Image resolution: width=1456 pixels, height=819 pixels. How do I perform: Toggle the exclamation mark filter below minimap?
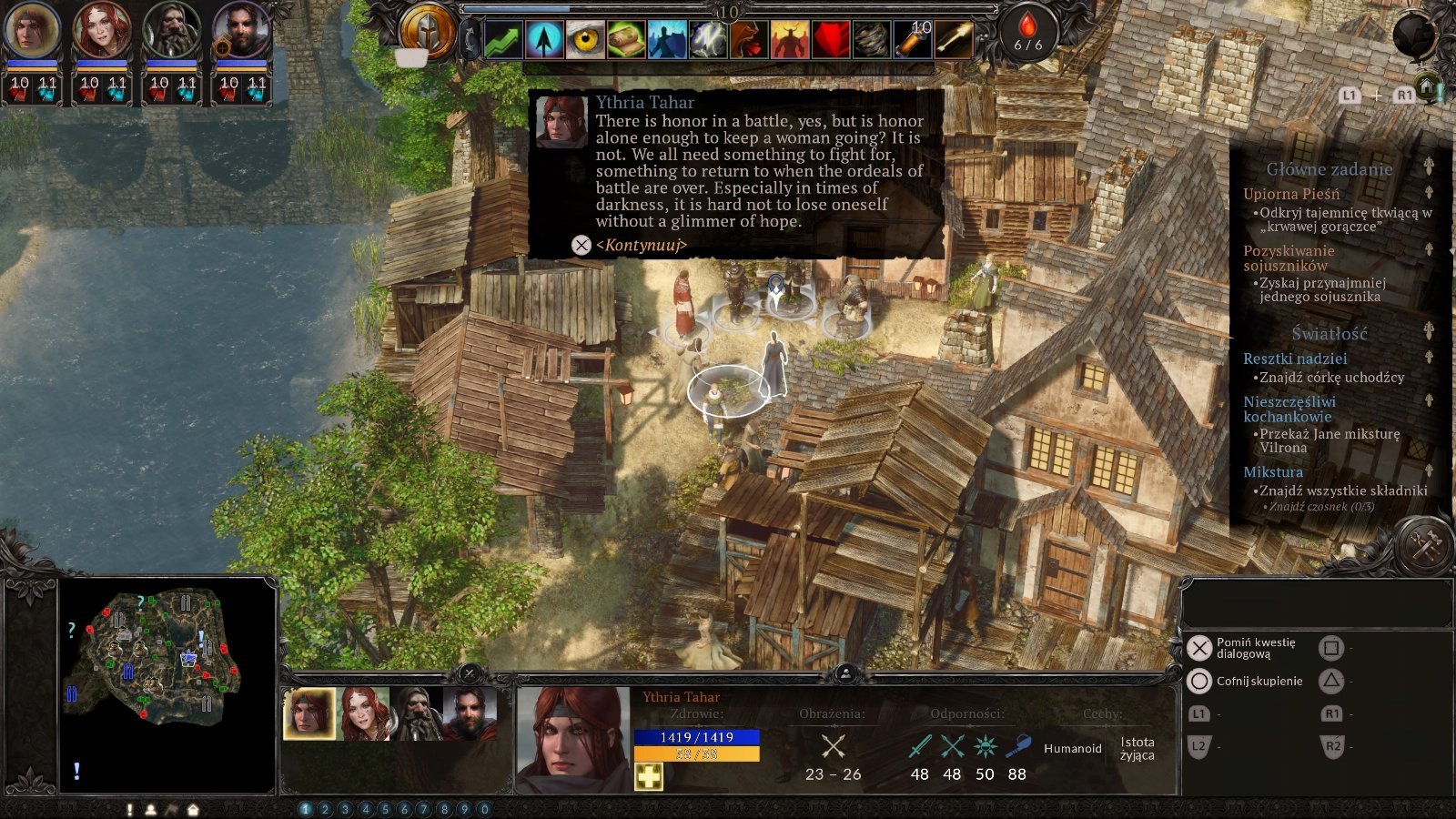(x=130, y=809)
